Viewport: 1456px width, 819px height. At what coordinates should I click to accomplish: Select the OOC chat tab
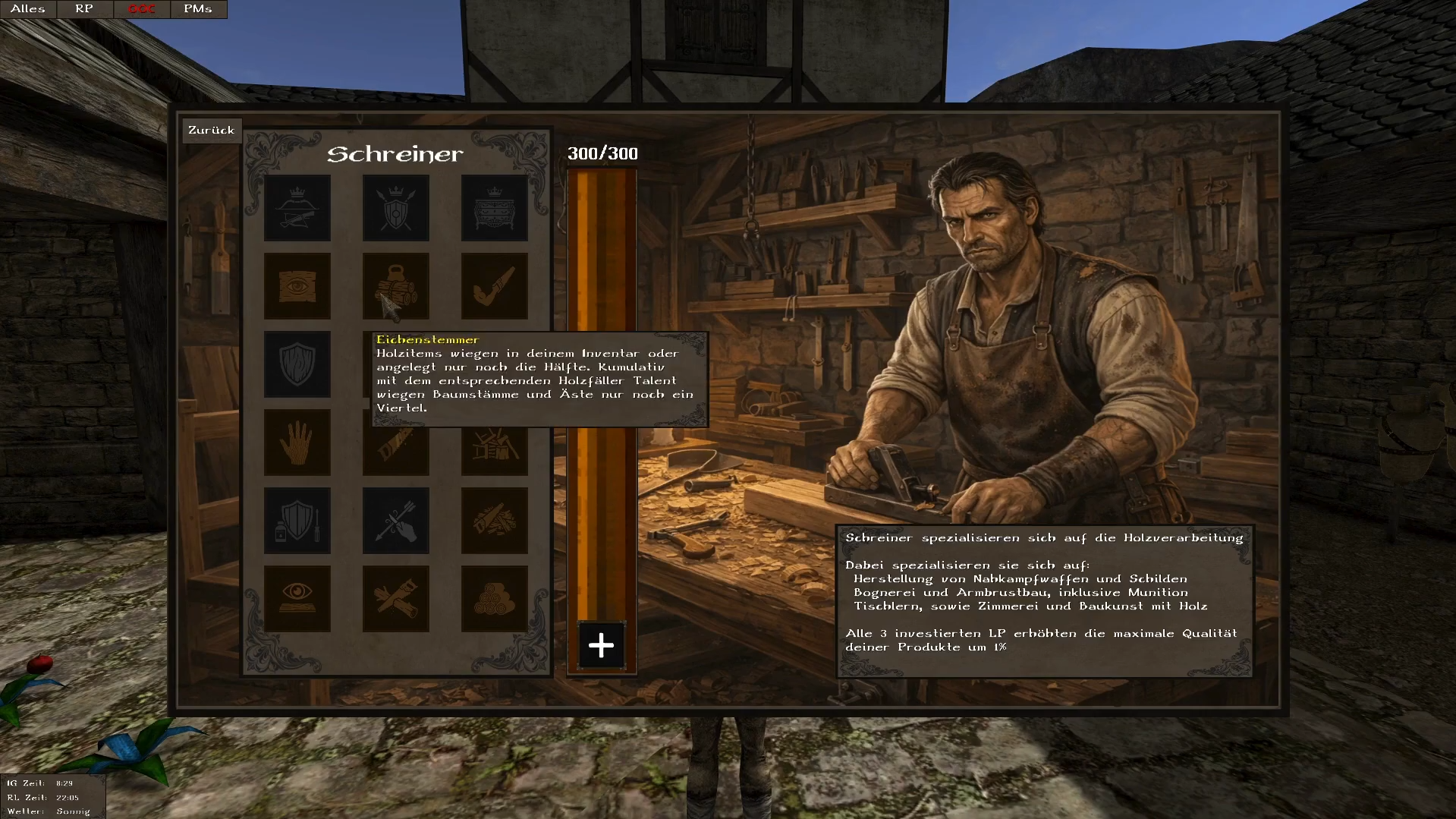tap(141, 9)
